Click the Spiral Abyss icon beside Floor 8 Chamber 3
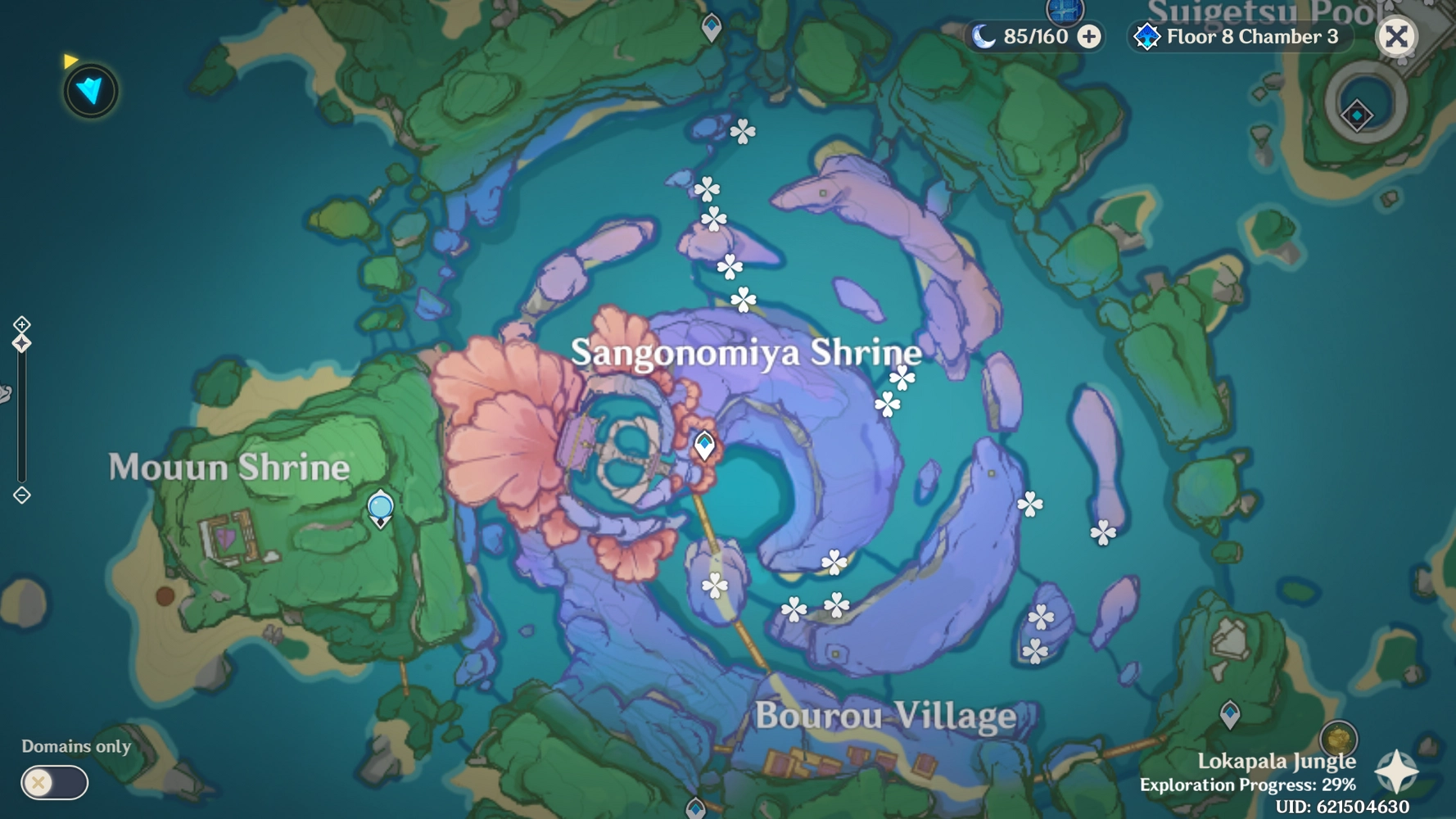Viewport: 1456px width, 819px height. tap(1147, 36)
